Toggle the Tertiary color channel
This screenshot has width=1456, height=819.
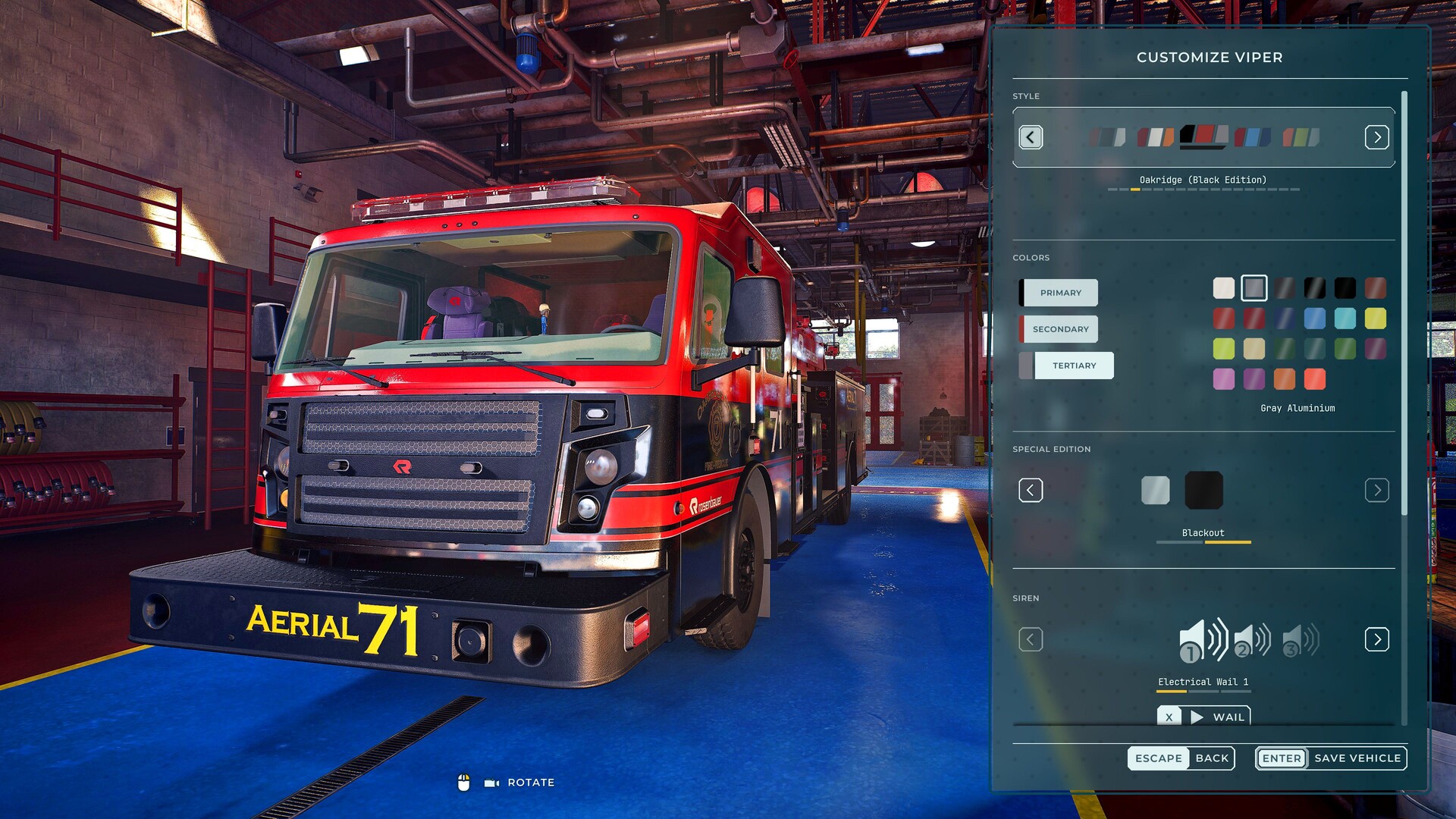[1075, 365]
